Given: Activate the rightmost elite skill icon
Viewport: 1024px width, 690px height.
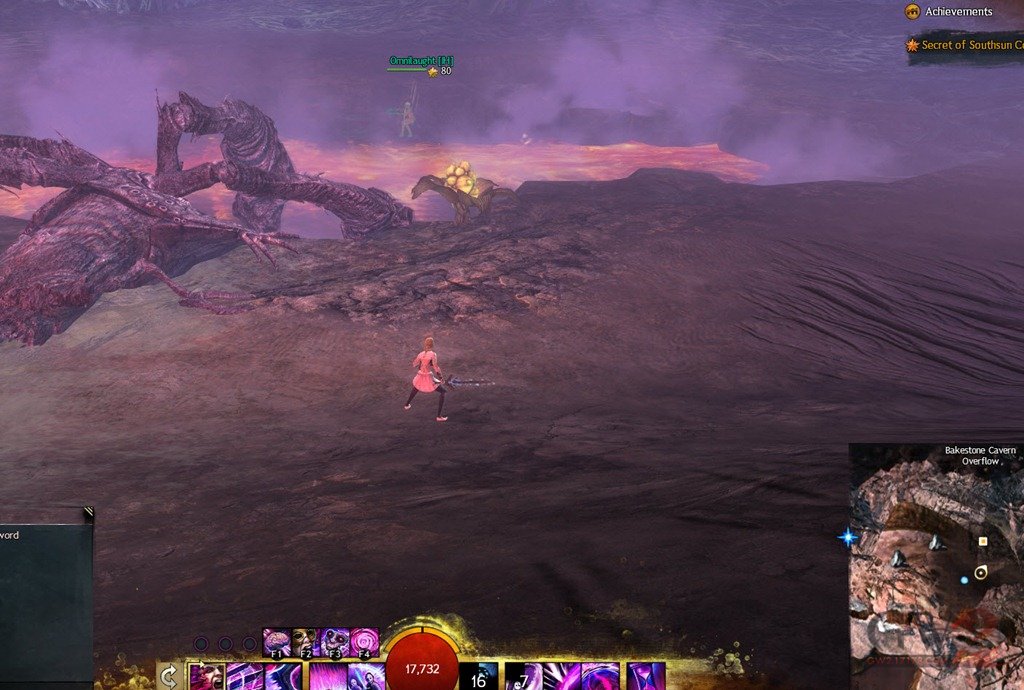Looking at the screenshot, I should 646,678.
